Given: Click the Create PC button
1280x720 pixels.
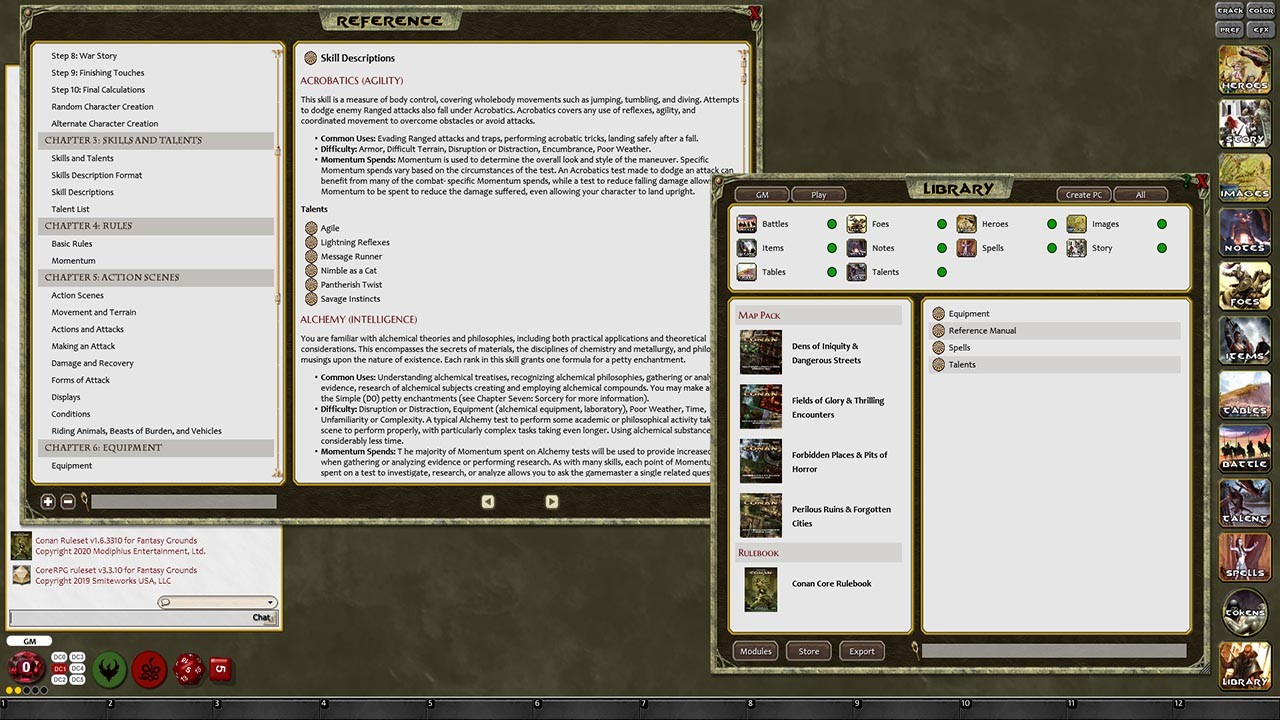Looking at the screenshot, I should pos(1083,194).
